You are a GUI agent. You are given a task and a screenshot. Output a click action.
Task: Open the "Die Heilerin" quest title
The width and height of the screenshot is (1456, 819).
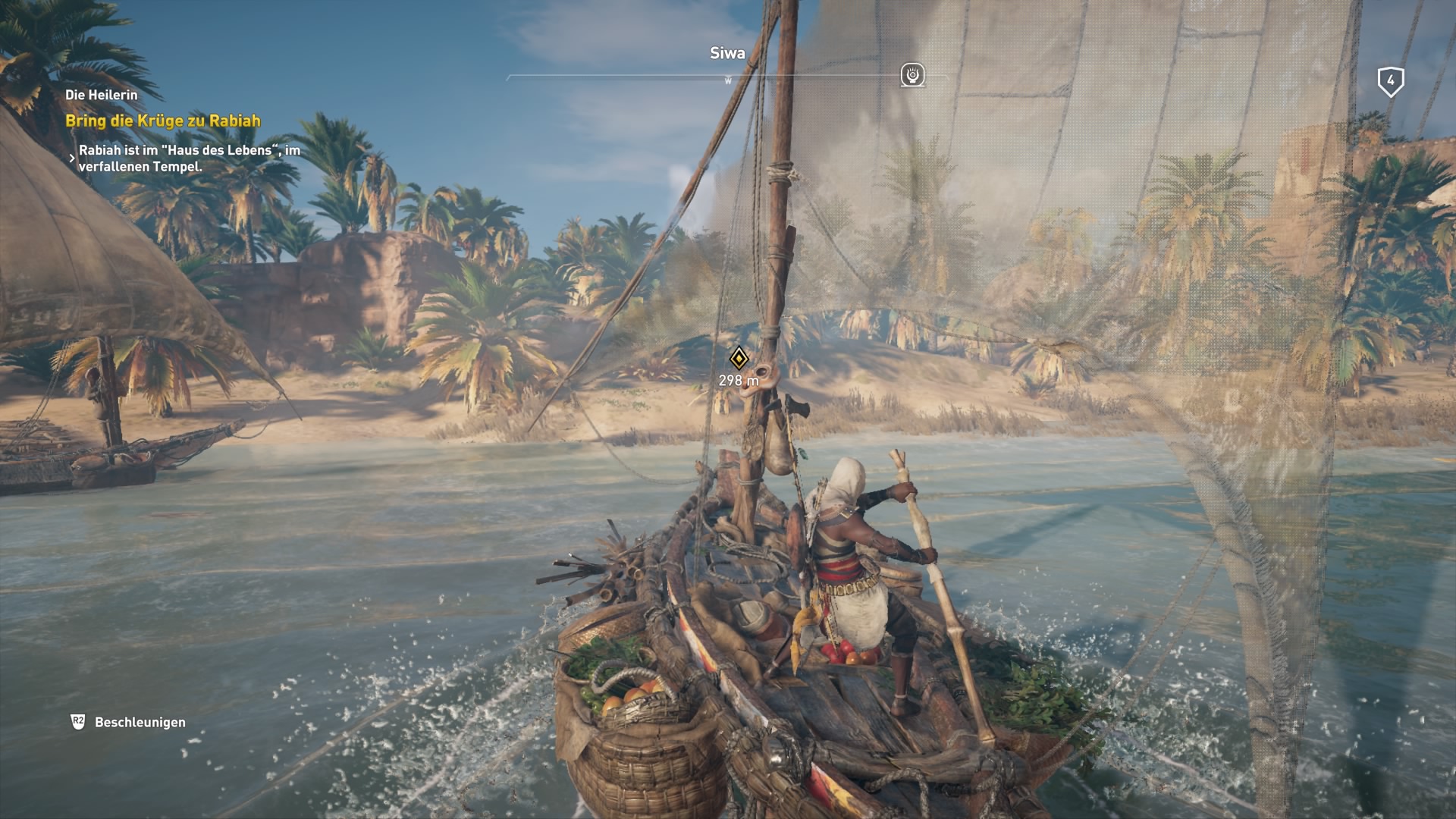point(102,95)
